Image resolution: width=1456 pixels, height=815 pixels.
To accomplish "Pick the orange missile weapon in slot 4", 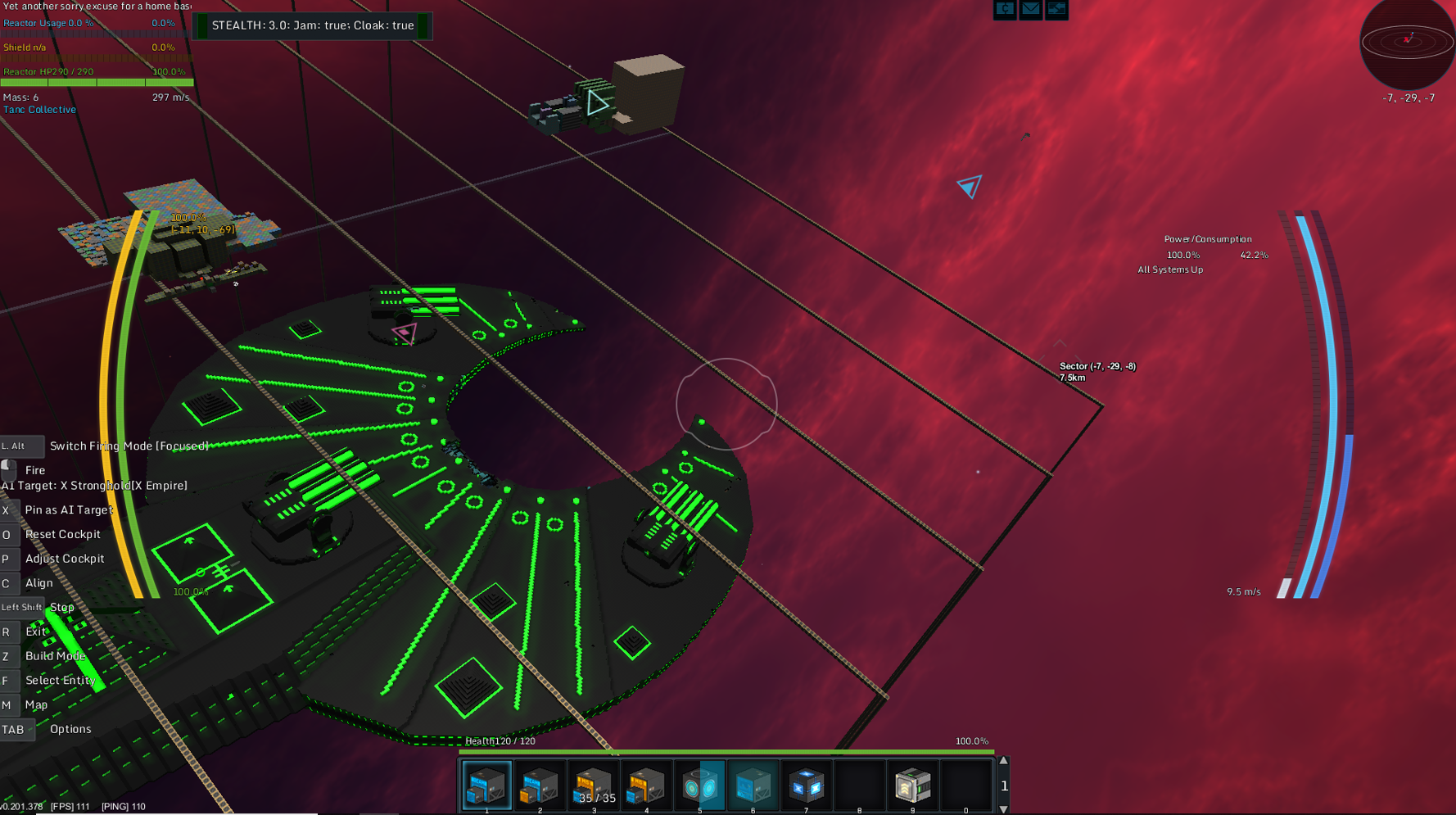I will [x=646, y=785].
